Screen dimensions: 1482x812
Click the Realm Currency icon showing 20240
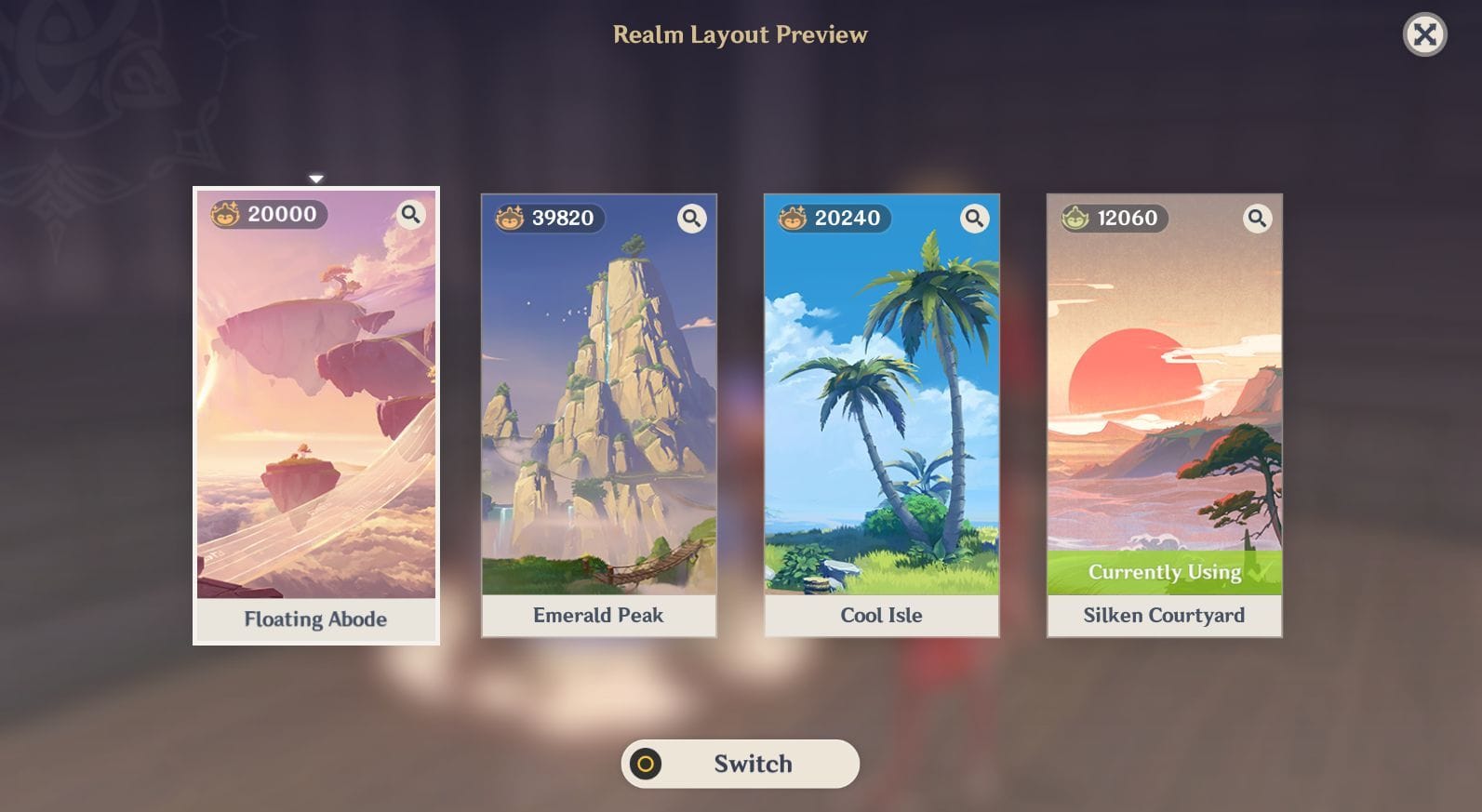coord(792,220)
